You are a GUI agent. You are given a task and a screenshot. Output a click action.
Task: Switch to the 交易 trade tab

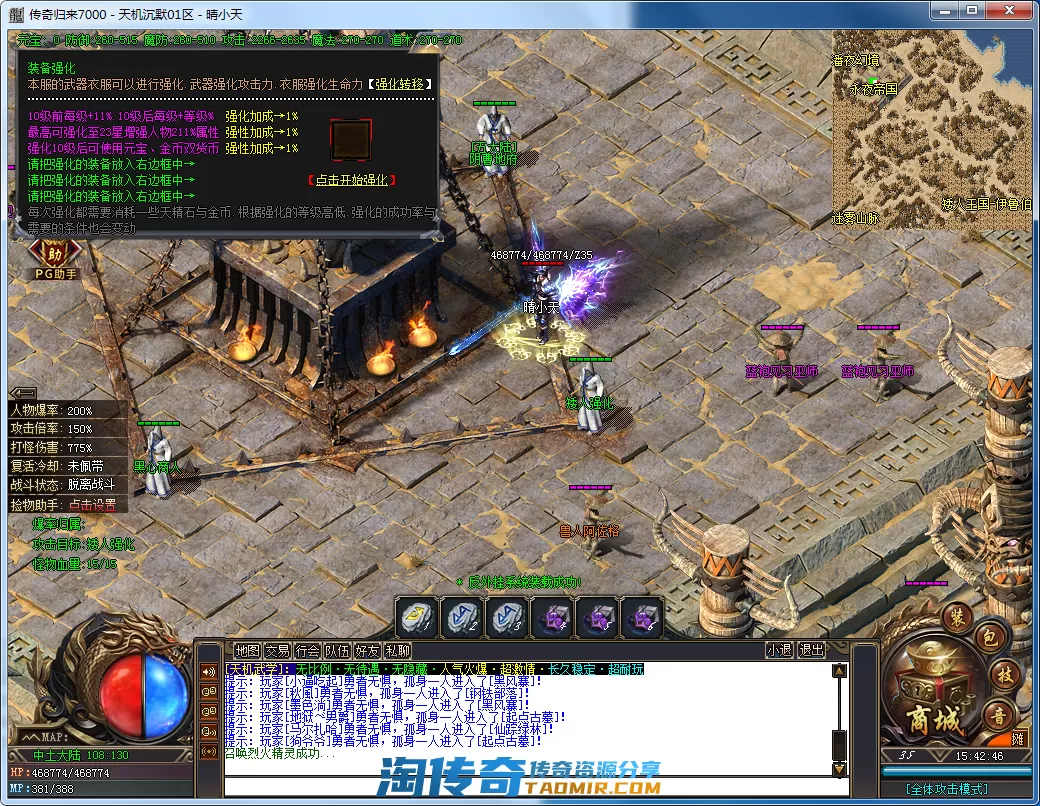click(276, 650)
